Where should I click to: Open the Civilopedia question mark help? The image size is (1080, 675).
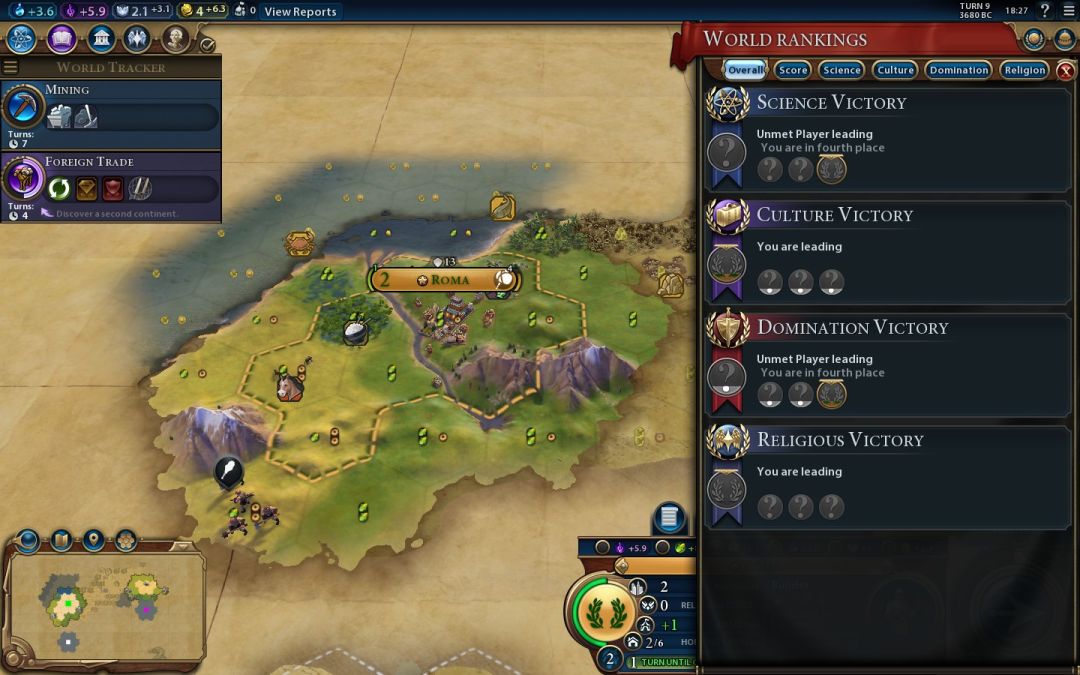1045,11
